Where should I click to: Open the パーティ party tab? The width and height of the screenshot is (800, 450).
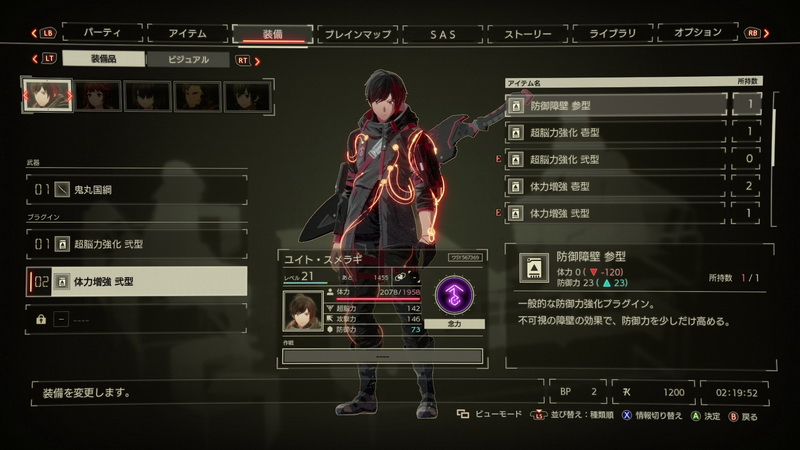click(103, 33)
